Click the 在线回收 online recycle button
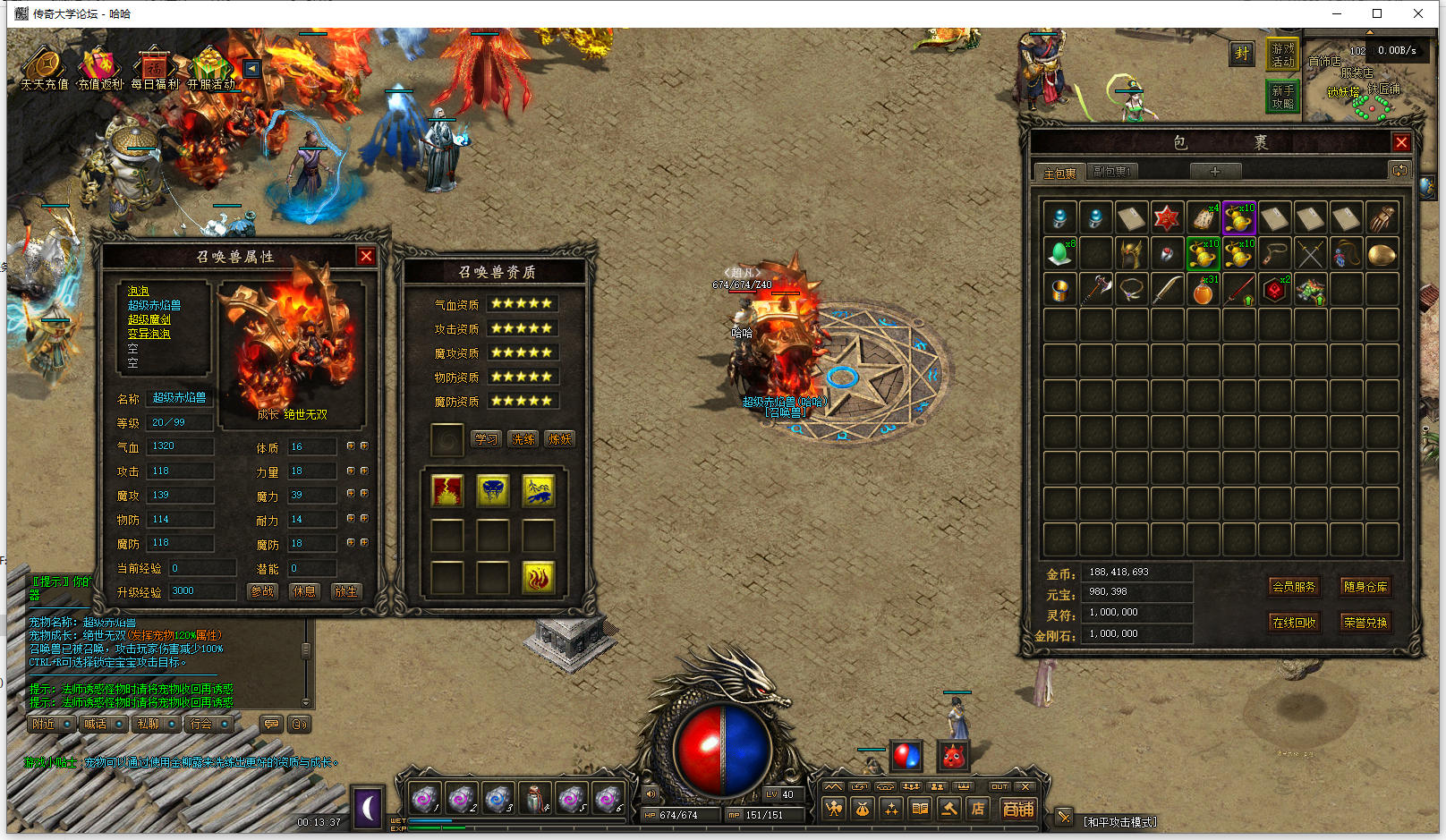Screen dimensions: 1446x840 pyautogui.click(x=1294, y=623)
